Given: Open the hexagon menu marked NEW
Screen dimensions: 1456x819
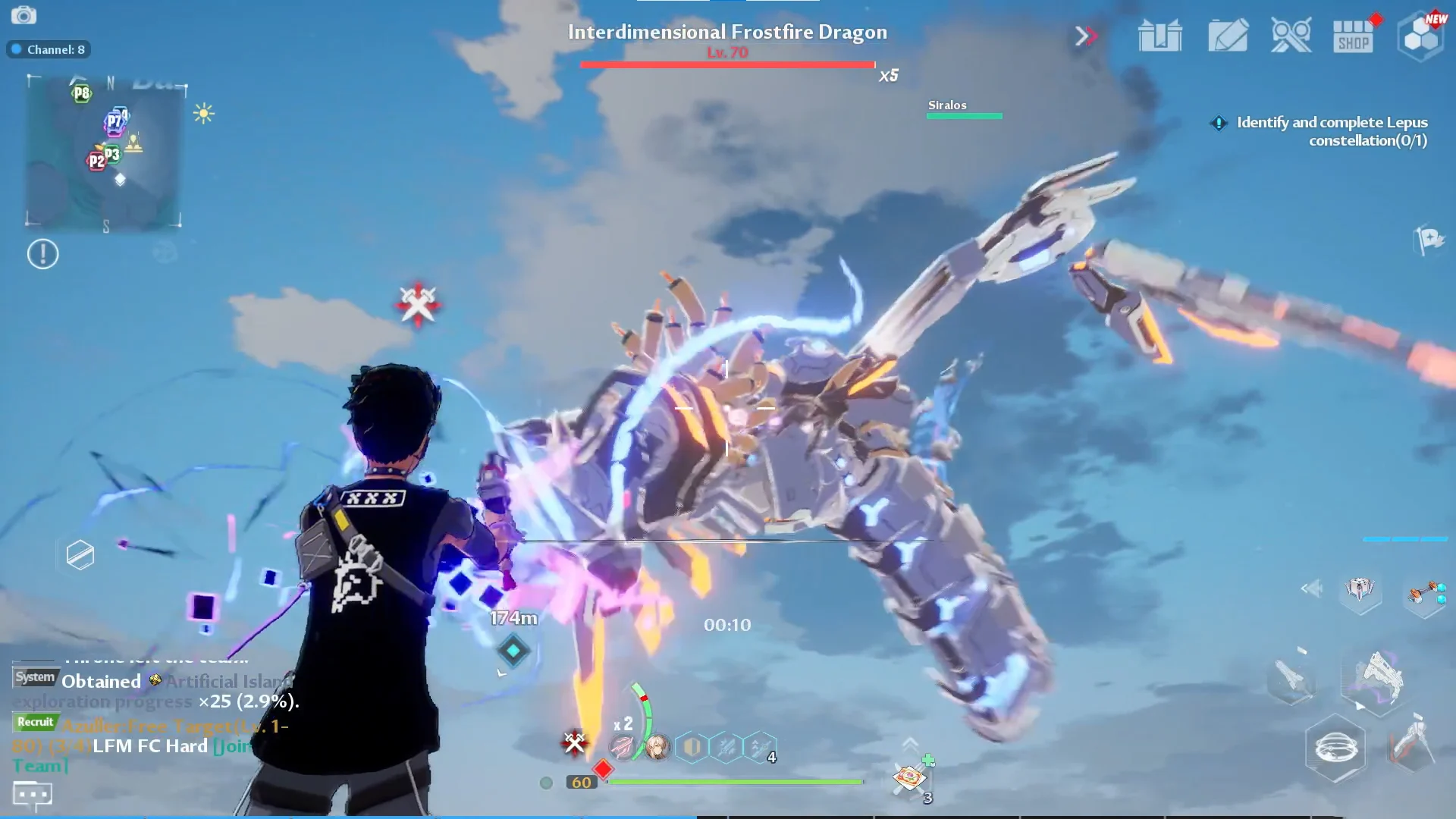Looking at the screenshot, I should 1420,36.
